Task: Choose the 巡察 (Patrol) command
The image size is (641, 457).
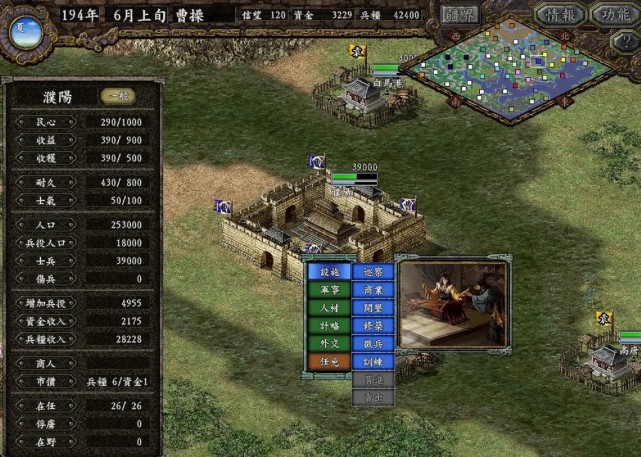Action: [373, 271]
